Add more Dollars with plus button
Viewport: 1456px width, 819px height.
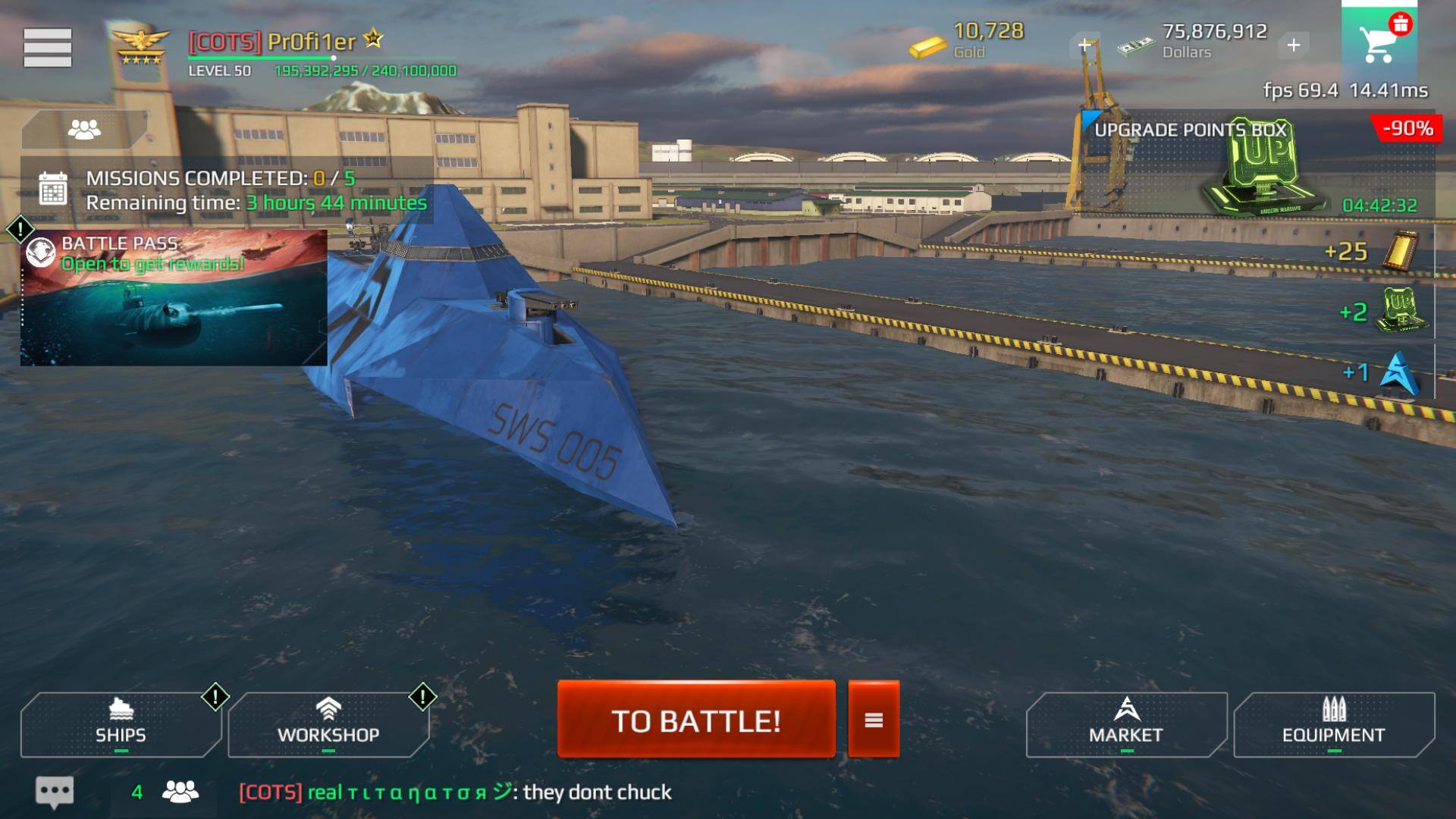[1294, 45]
